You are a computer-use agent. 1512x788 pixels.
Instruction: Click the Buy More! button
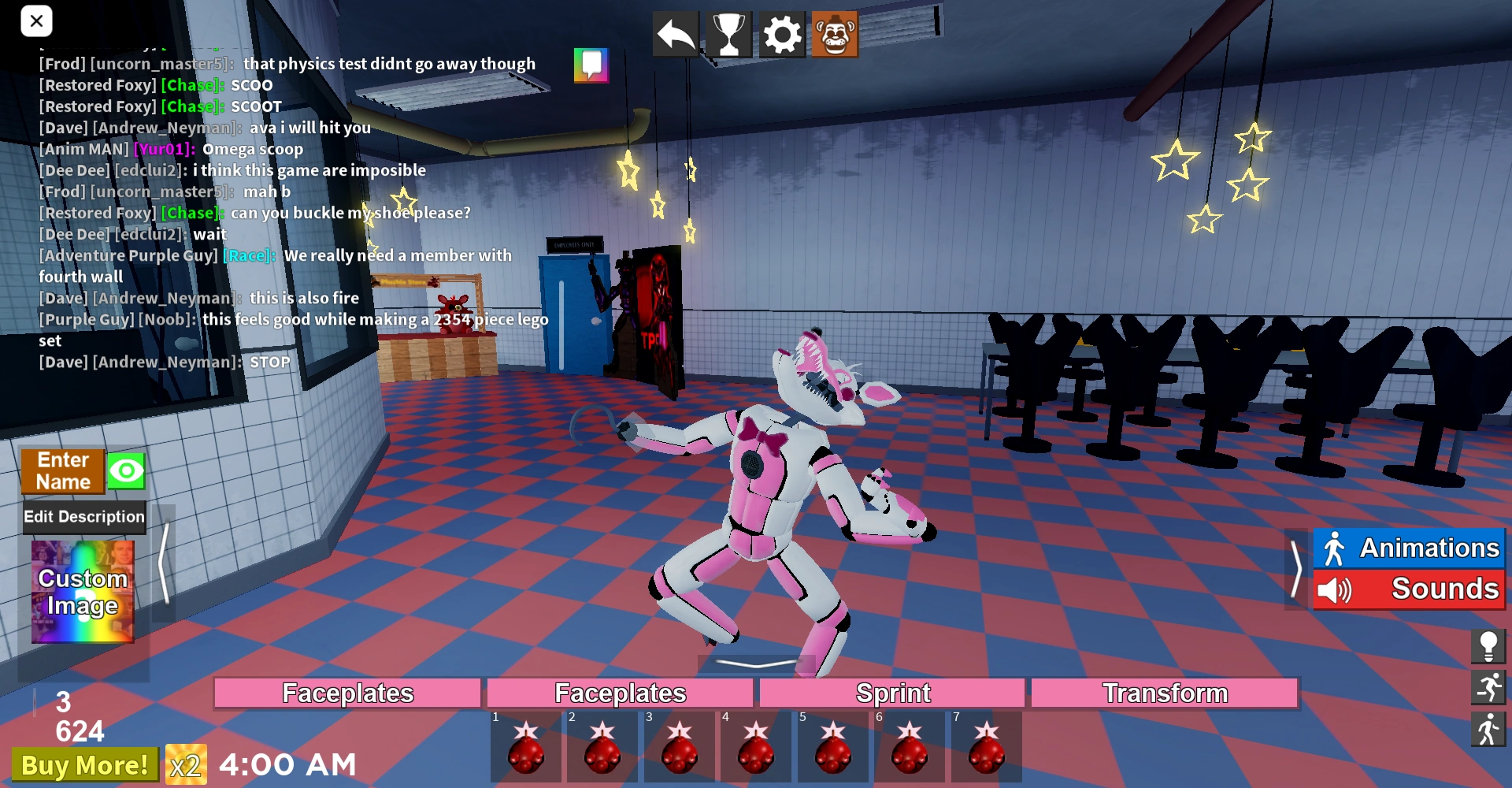[84, 764]
